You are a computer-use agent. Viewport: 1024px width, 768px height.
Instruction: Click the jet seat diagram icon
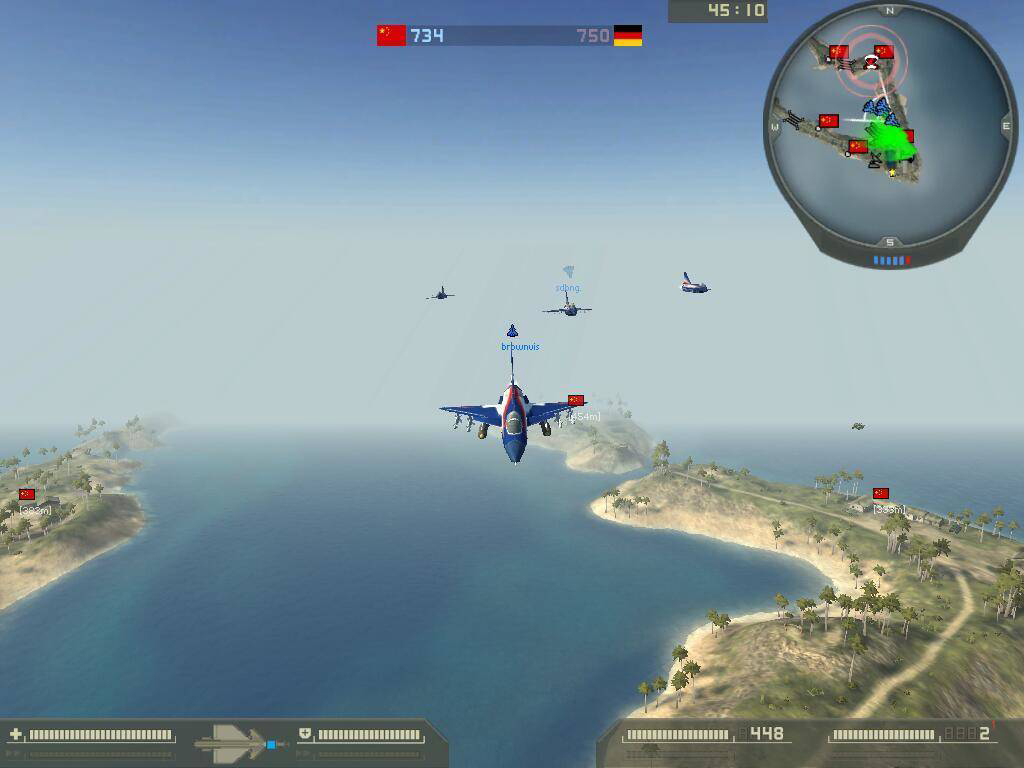pyautogui.click(x=234, y=743)
